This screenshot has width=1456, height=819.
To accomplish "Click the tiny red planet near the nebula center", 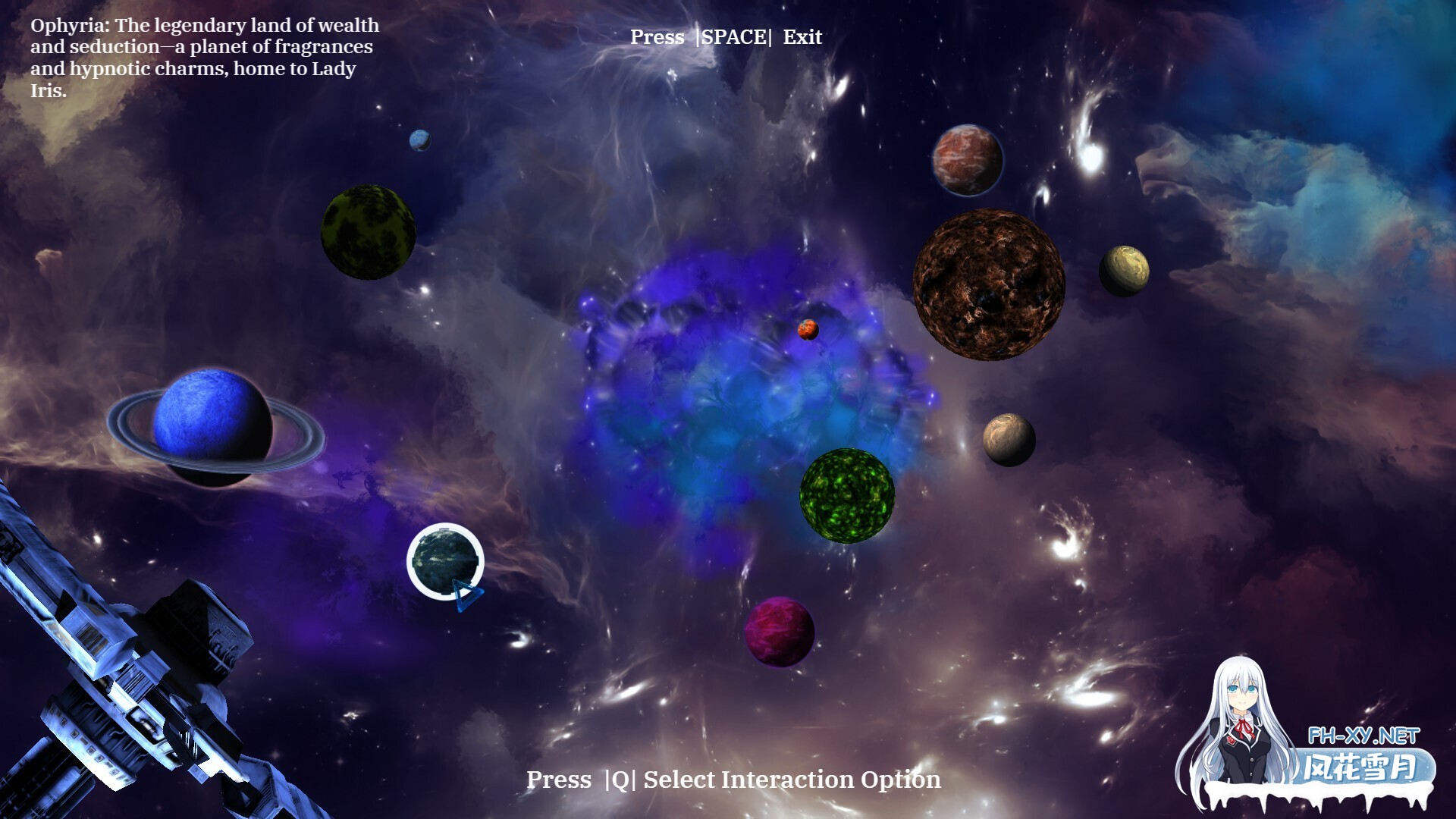I will pos(808,331).
